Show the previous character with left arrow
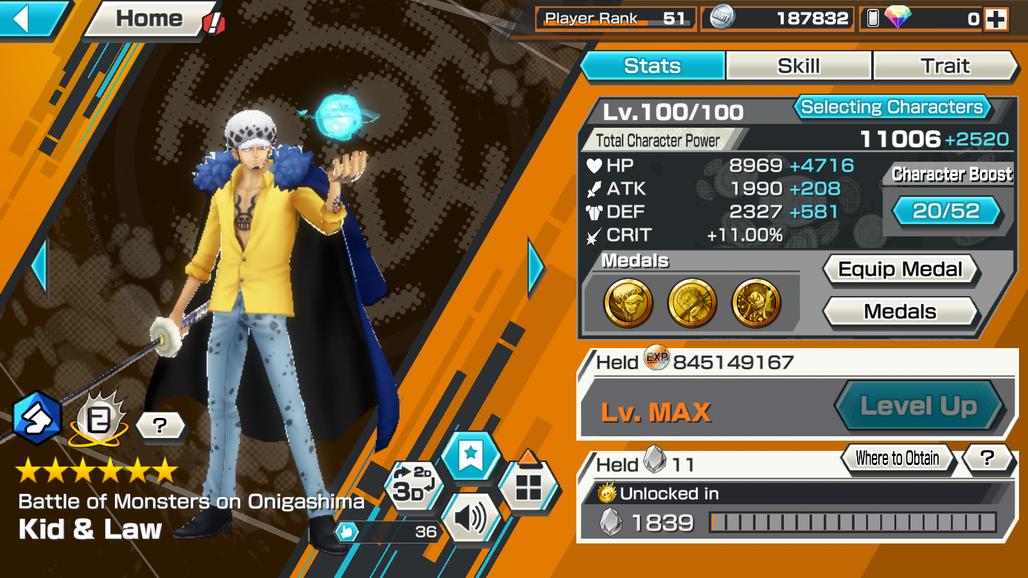Screen dimensions: 1028x578 [x=39, y=266]
